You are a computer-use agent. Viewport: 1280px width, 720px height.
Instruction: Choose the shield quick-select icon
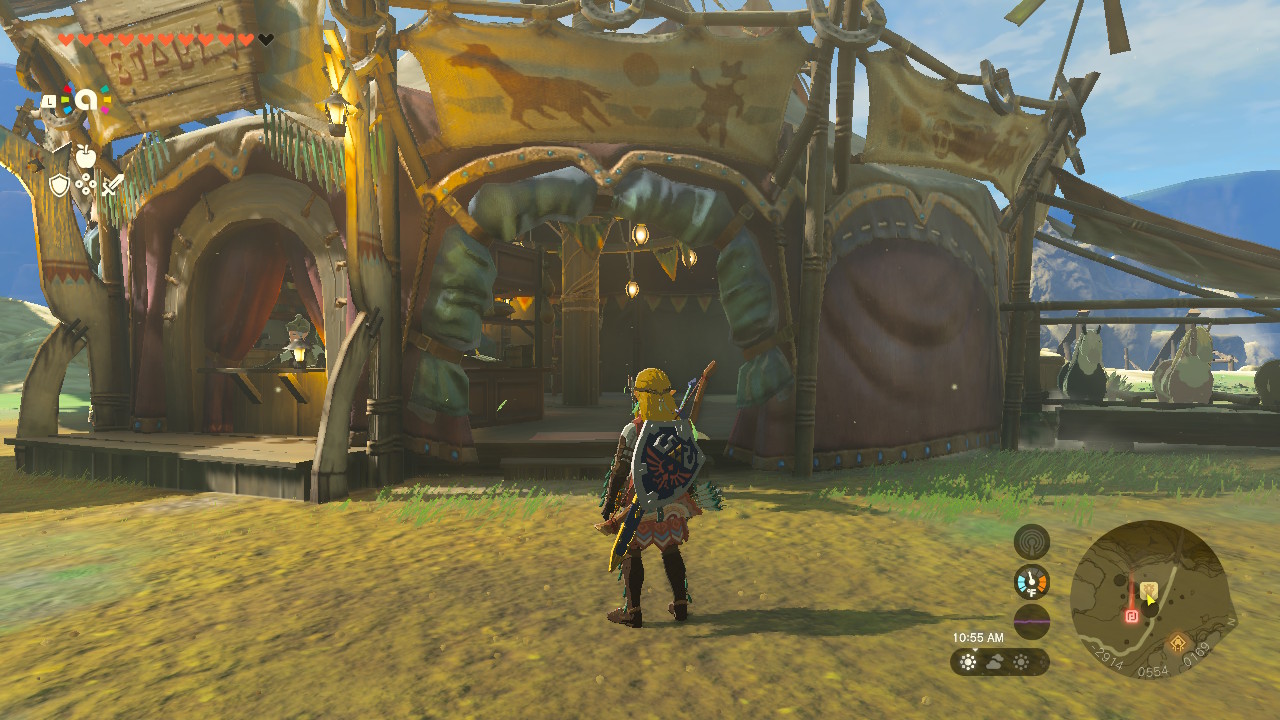60,184
